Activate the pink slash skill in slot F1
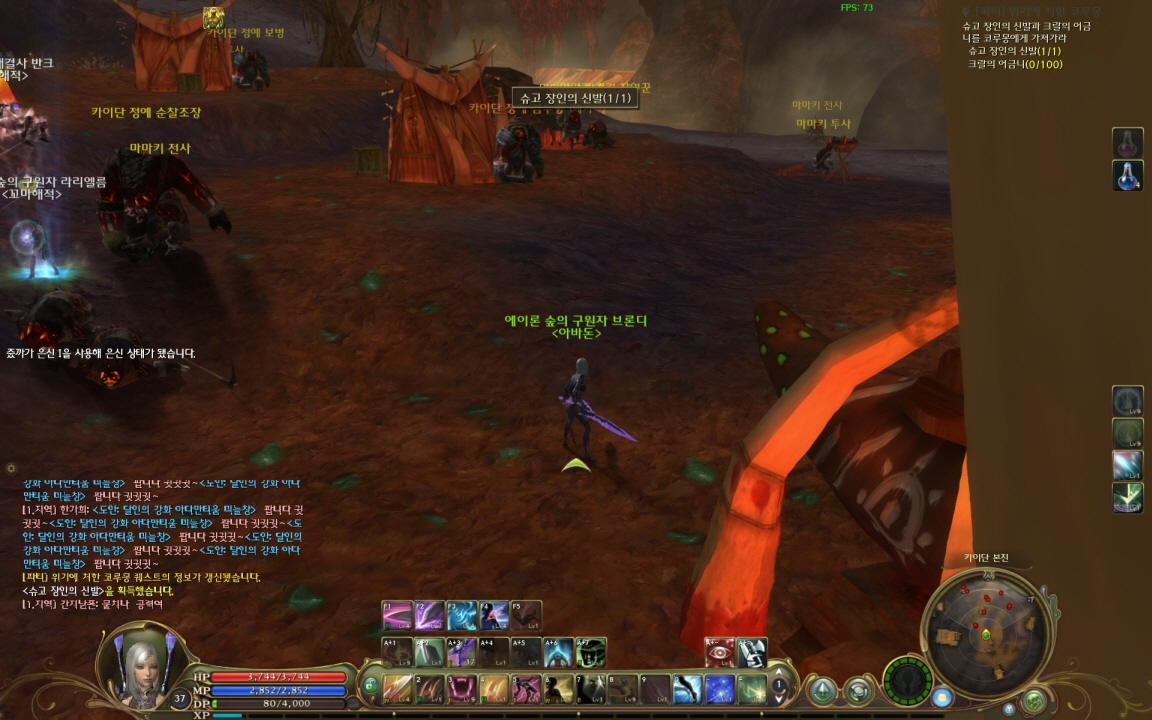The width and height of the screenshot is (1152, 720). click(x=398, y=614)
